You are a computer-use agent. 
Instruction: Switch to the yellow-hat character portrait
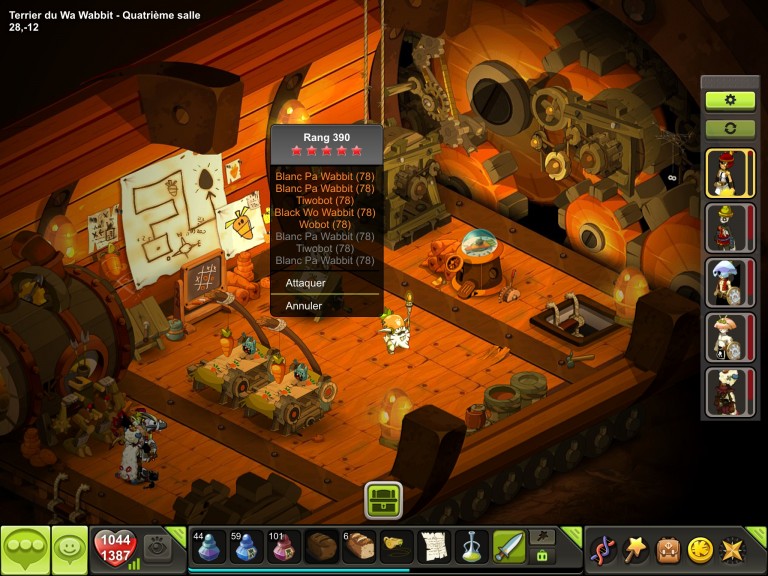coord(729,227)
